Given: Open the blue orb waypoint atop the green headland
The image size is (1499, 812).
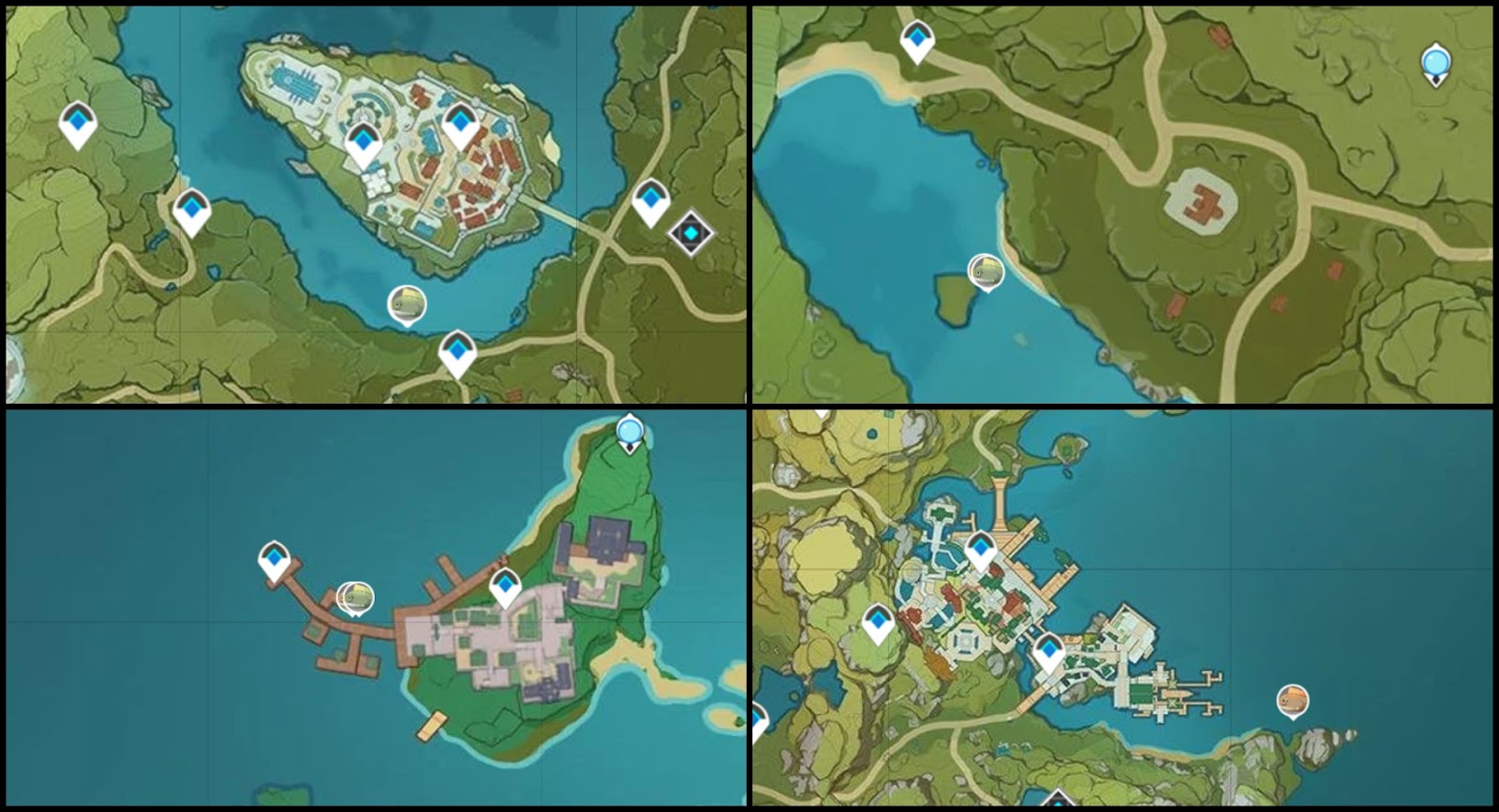Looking at the screenshot, I should [x=629, y=431].
